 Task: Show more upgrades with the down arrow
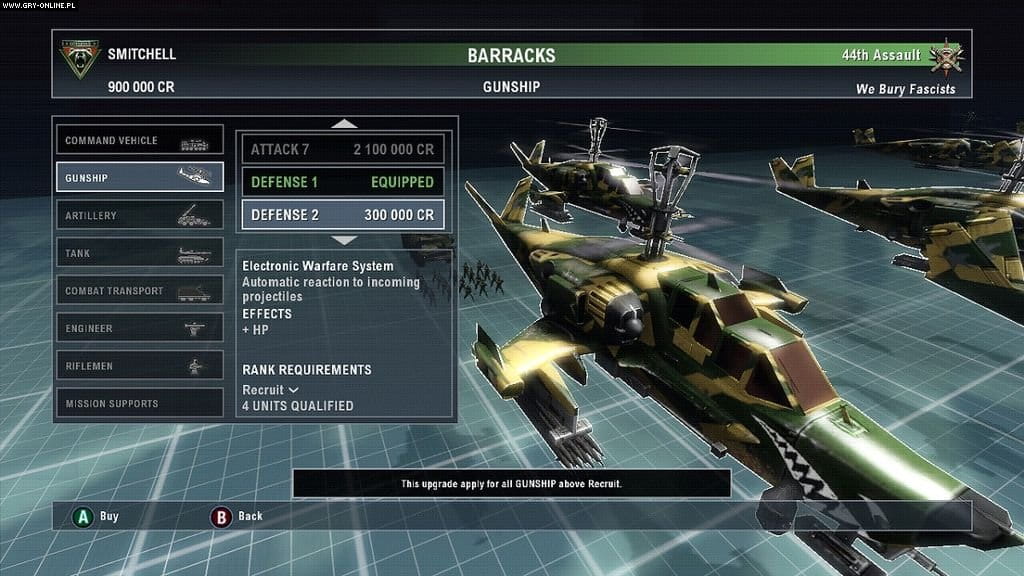(343, 240)
